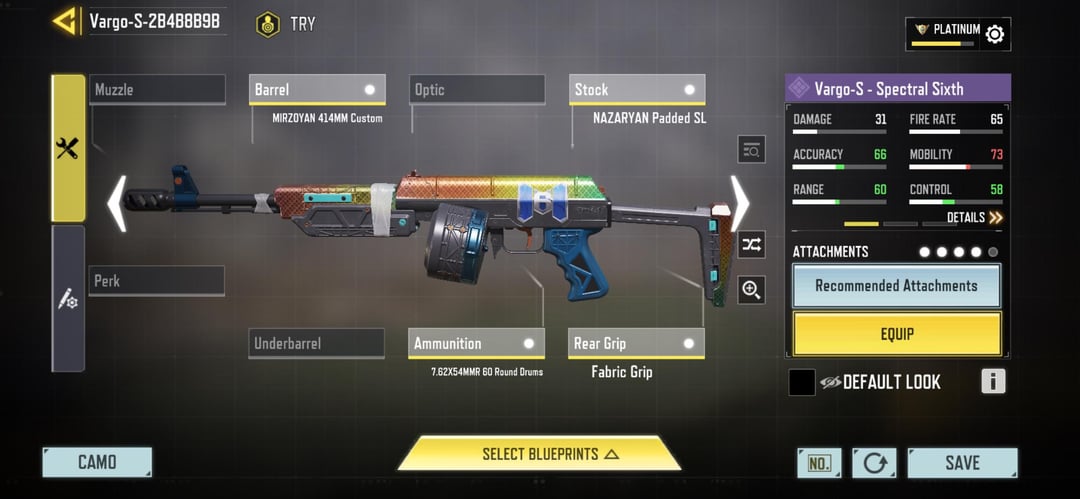Show the previous weapon with left arrow

click(x=117, y=203)
